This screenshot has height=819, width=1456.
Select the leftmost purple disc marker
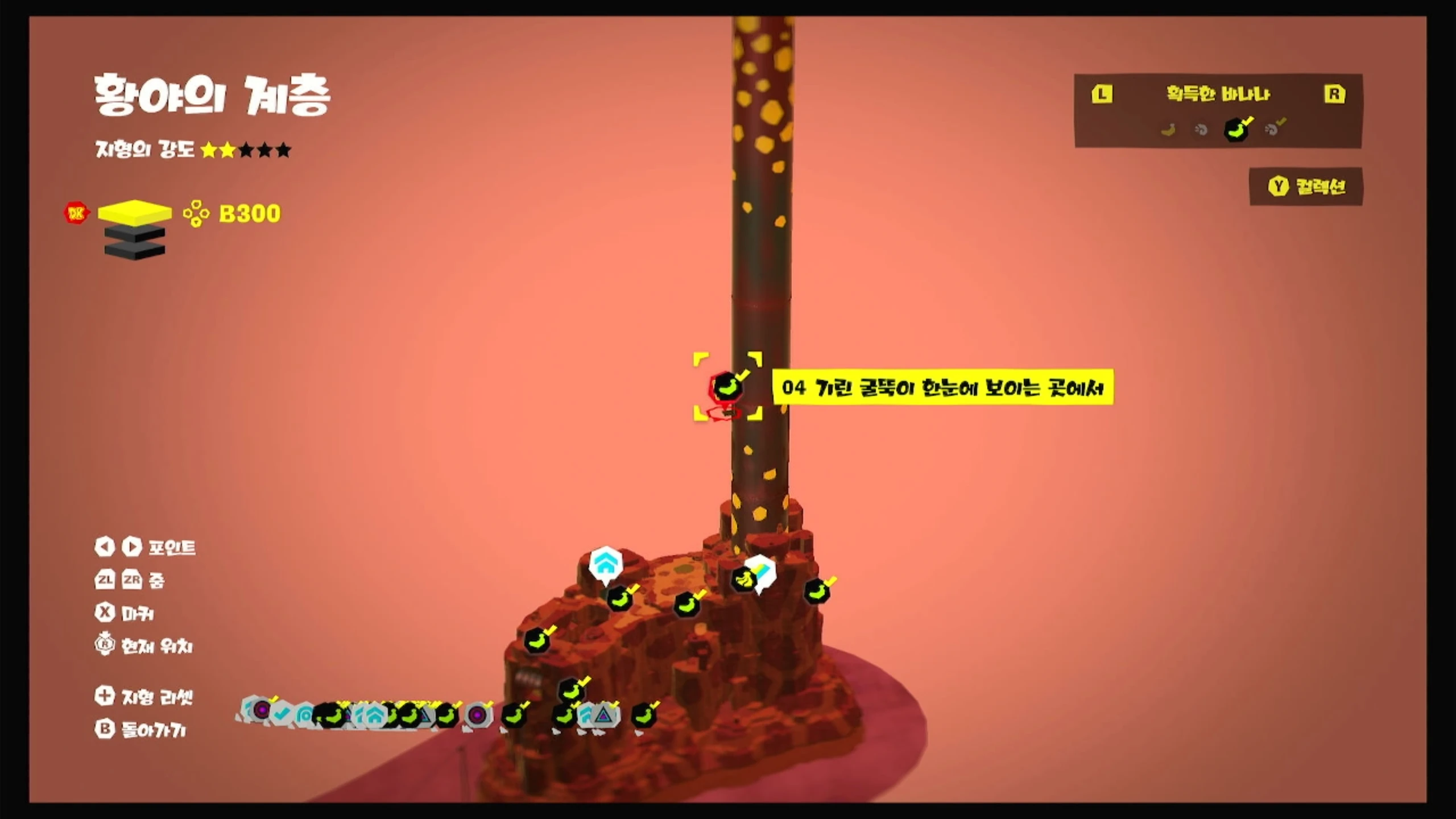[262, 709]
